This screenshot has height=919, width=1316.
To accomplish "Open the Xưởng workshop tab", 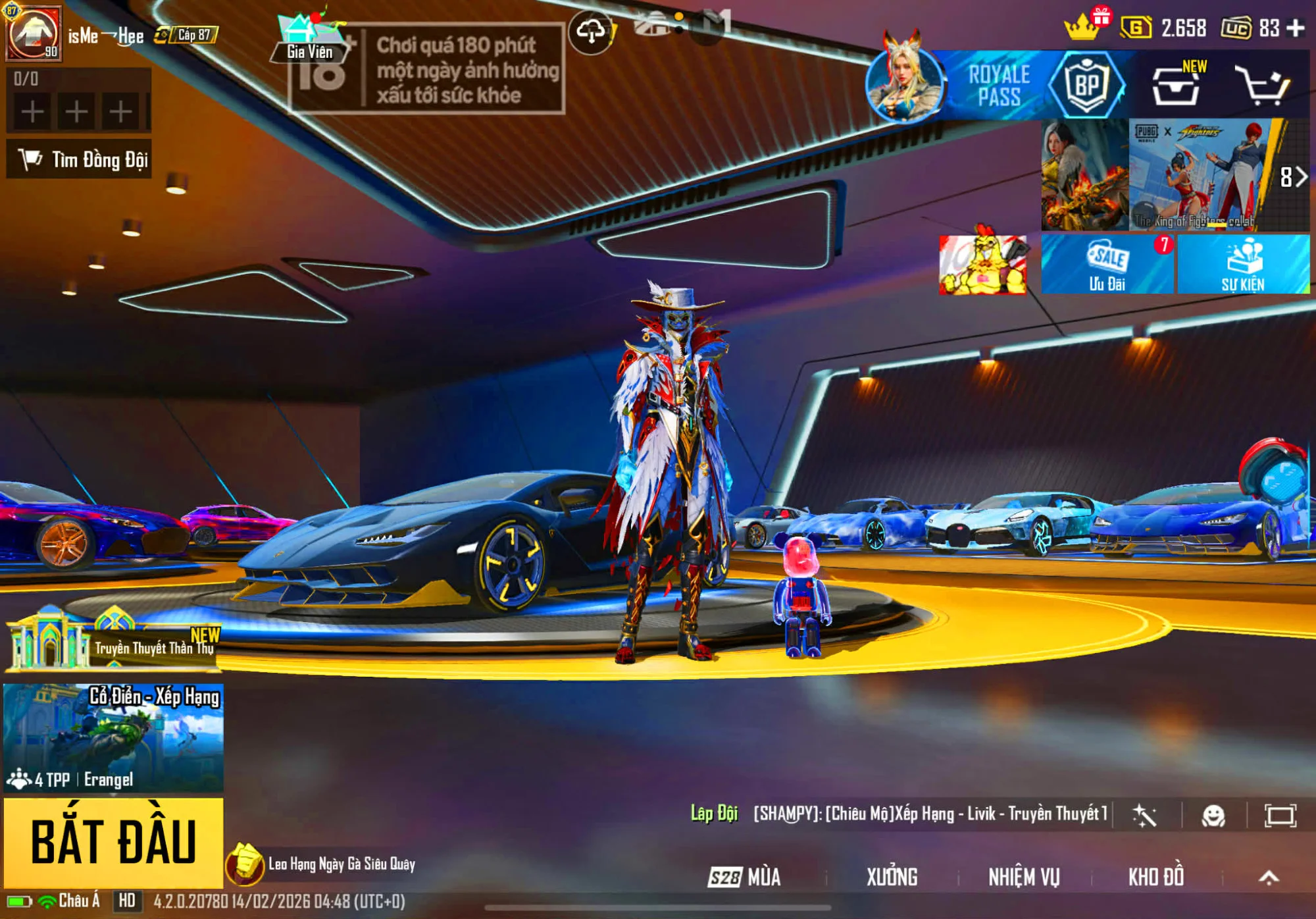I will [892, 877].
